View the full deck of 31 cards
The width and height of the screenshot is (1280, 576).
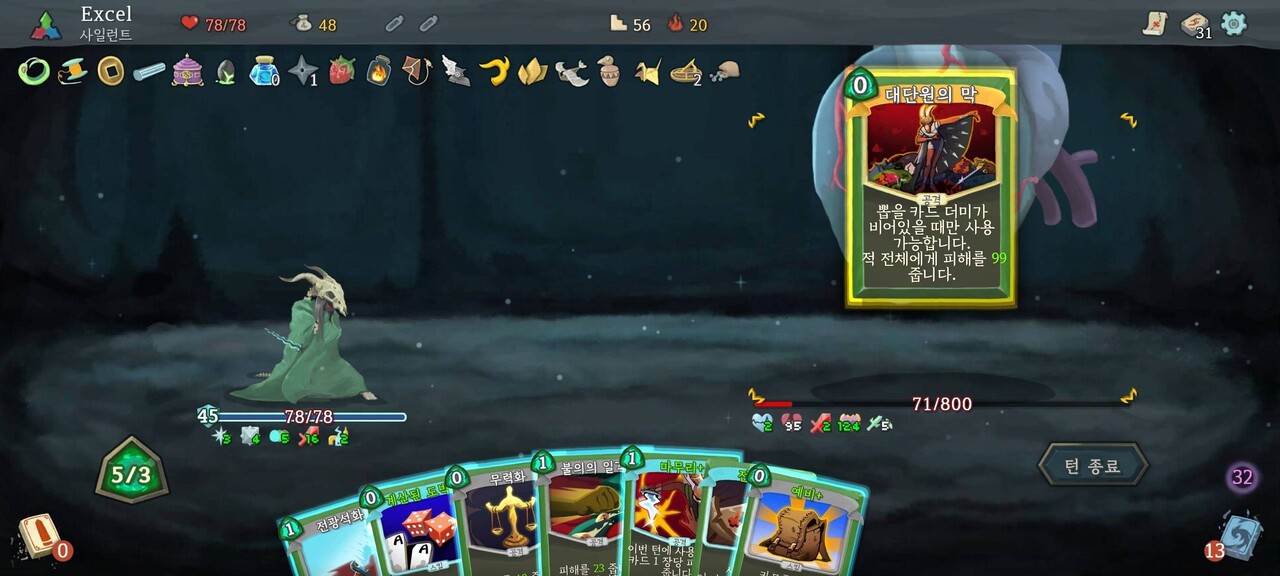tap(1194, 25)
